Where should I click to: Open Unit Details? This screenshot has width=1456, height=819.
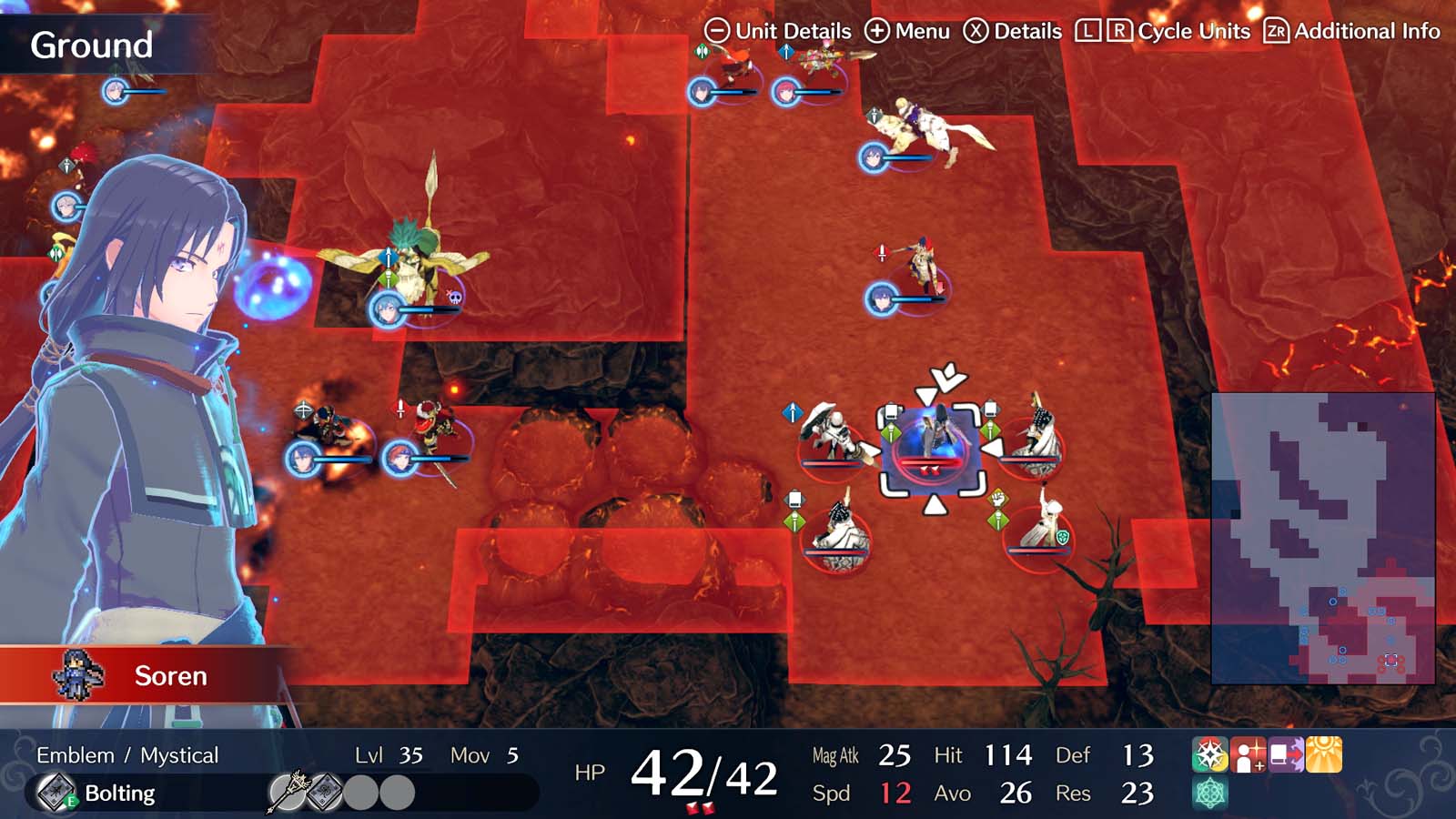tap(781, 30)
